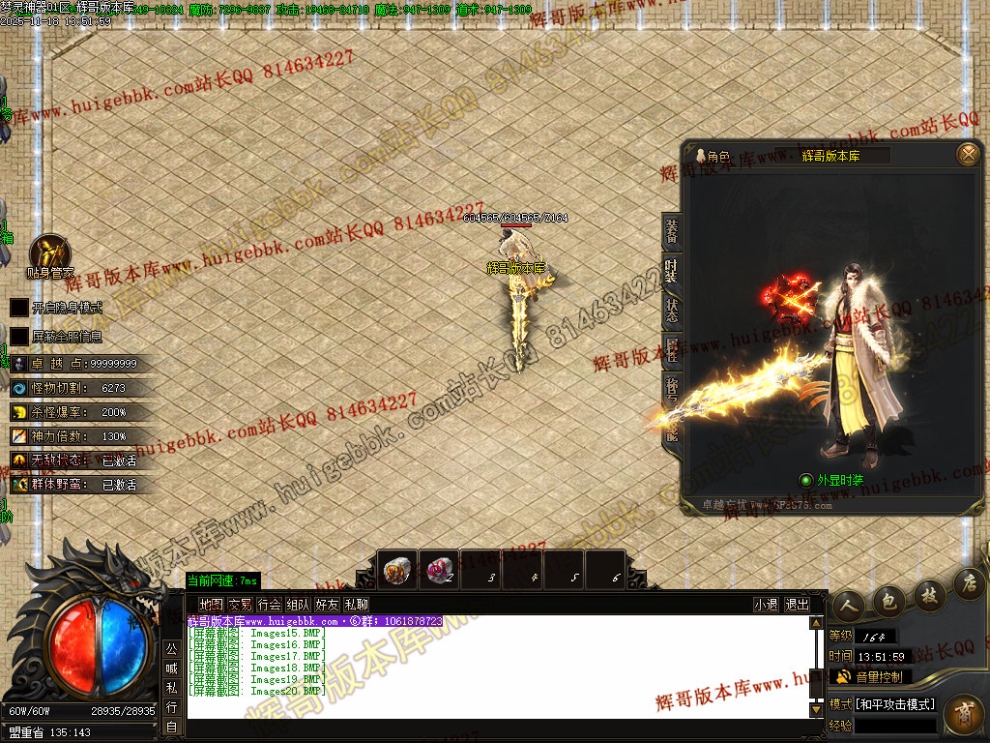Select the 时装 fashion tab
990x743 pixels.
tap(671, 271)
